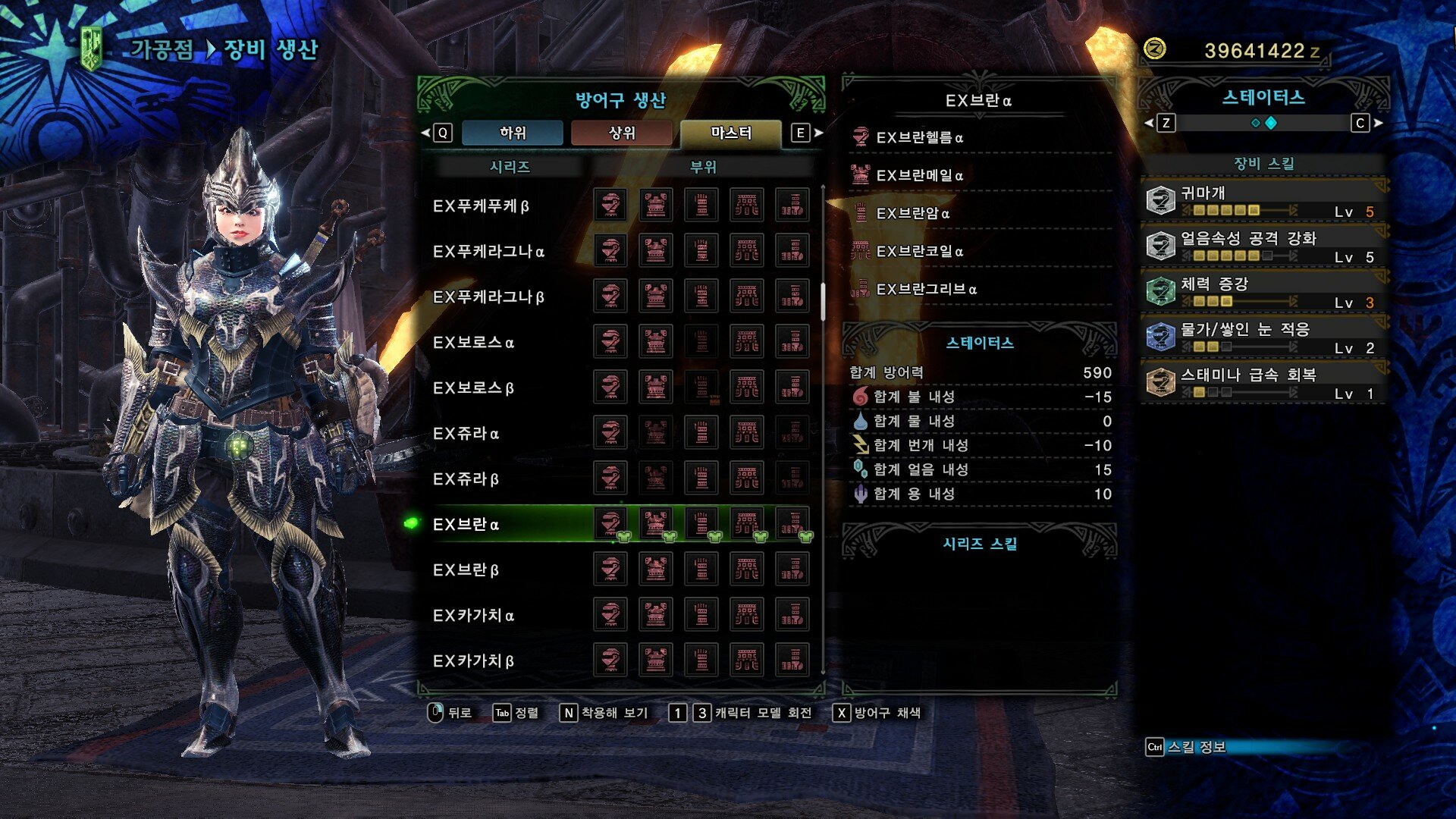Choose the EX브란헬름α helmet piece
Image resolution: width=1456 pixels, height=819 pixels.
(x=920, y=137)
